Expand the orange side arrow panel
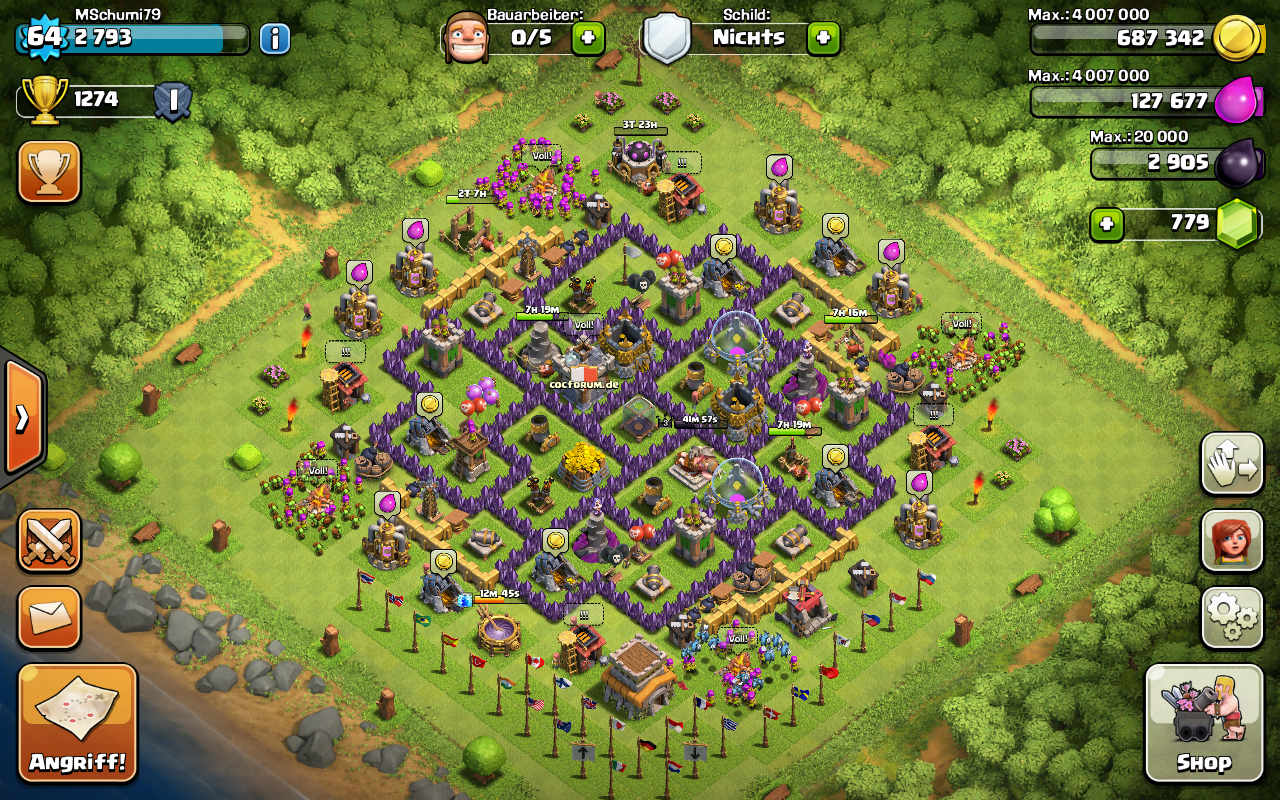This screenshot has width=1280, height=800. 22,417
